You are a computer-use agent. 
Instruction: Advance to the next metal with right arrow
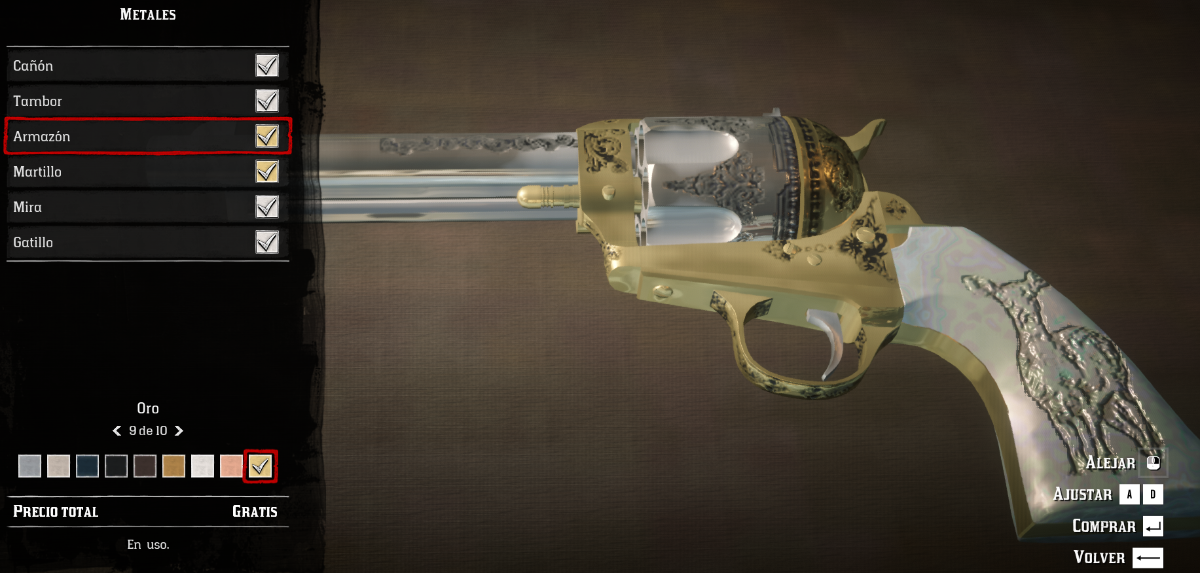click(179, 431)
